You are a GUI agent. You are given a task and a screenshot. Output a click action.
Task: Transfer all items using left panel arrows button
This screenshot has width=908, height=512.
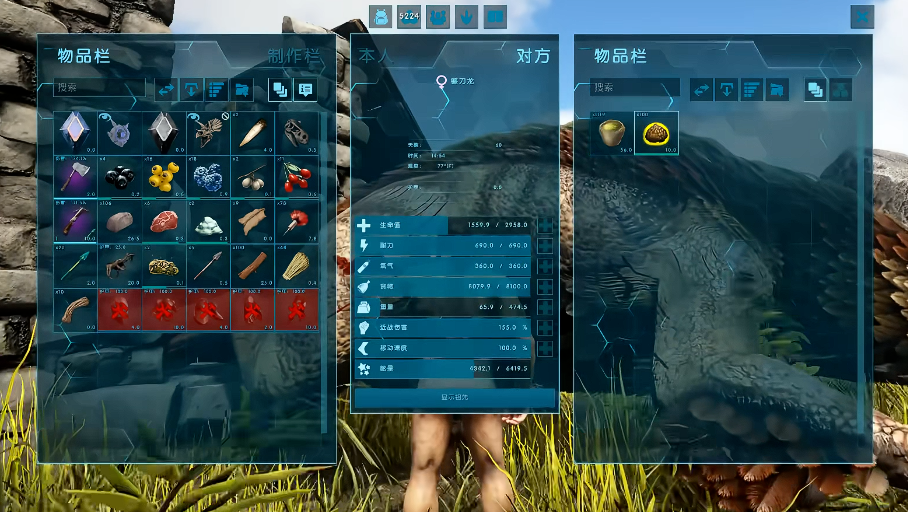click(166, 89)
